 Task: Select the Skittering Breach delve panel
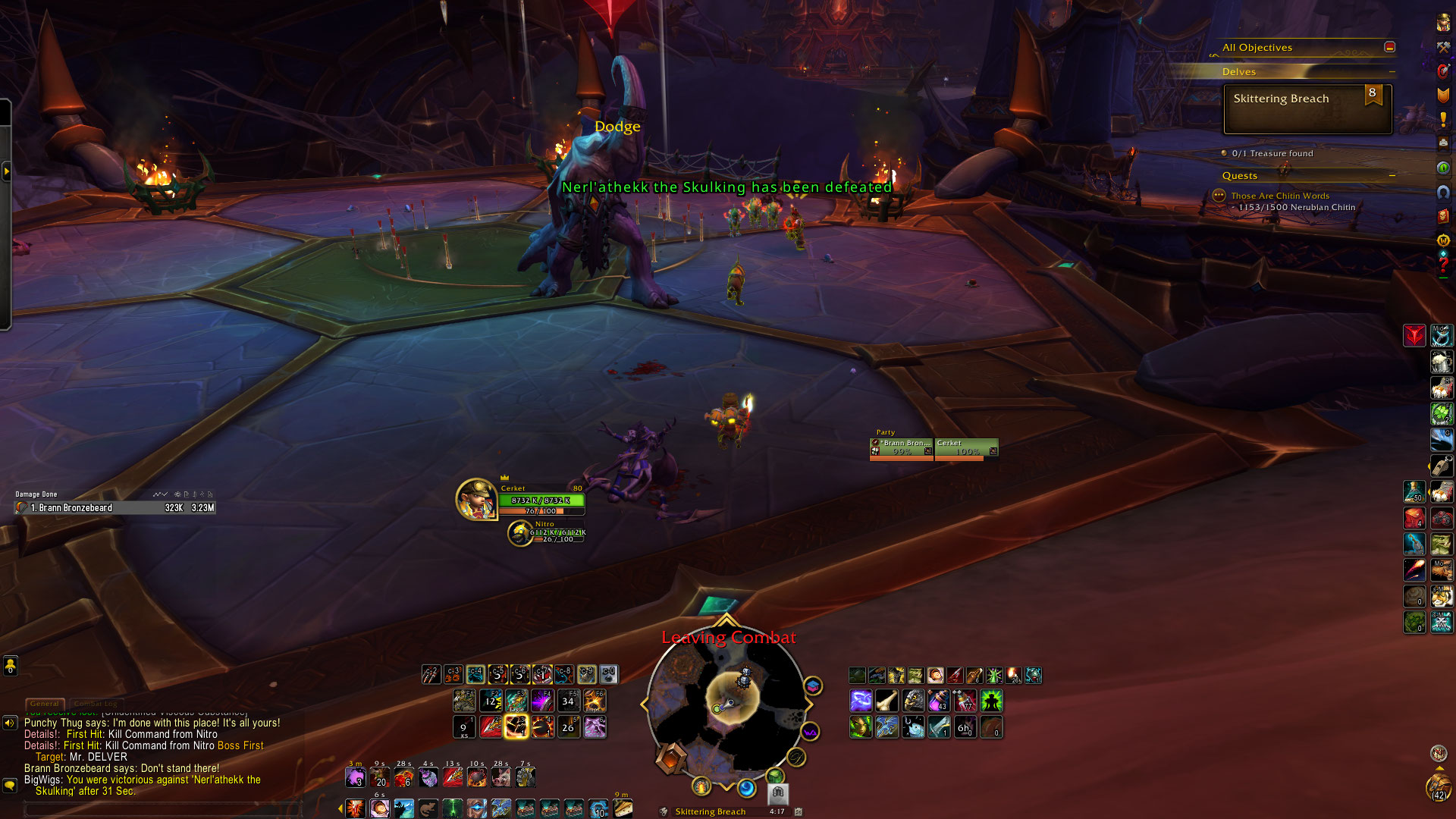point(1307,108)
